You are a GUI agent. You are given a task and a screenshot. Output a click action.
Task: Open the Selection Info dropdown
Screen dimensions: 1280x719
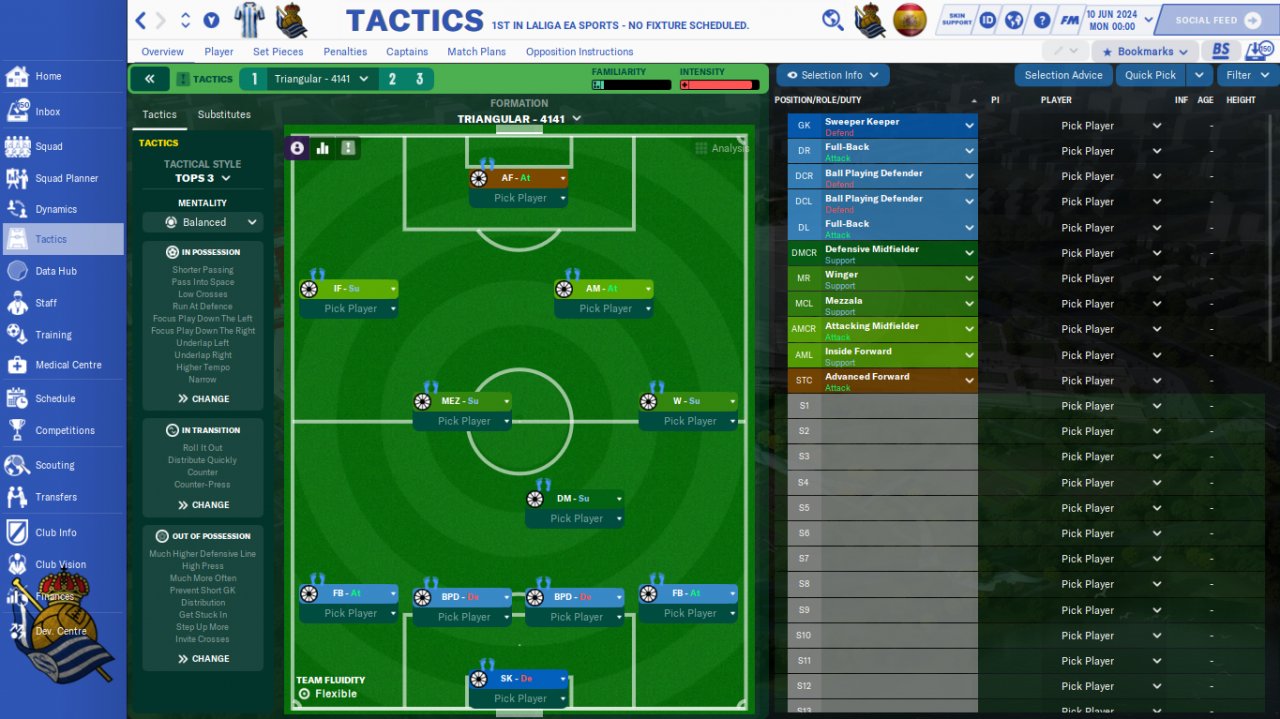832,75
